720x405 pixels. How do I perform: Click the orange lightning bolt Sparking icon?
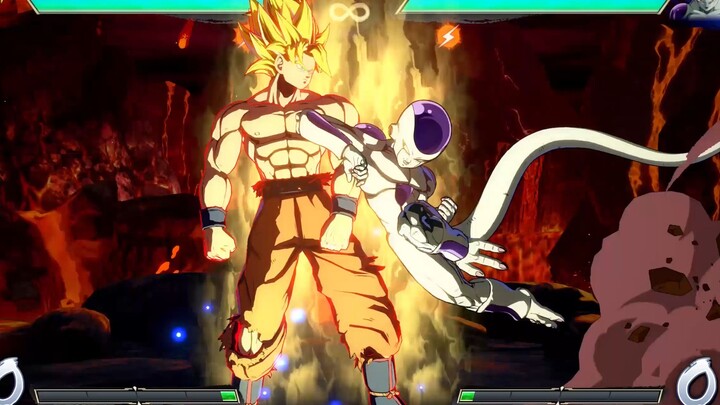tap(448, 36)
